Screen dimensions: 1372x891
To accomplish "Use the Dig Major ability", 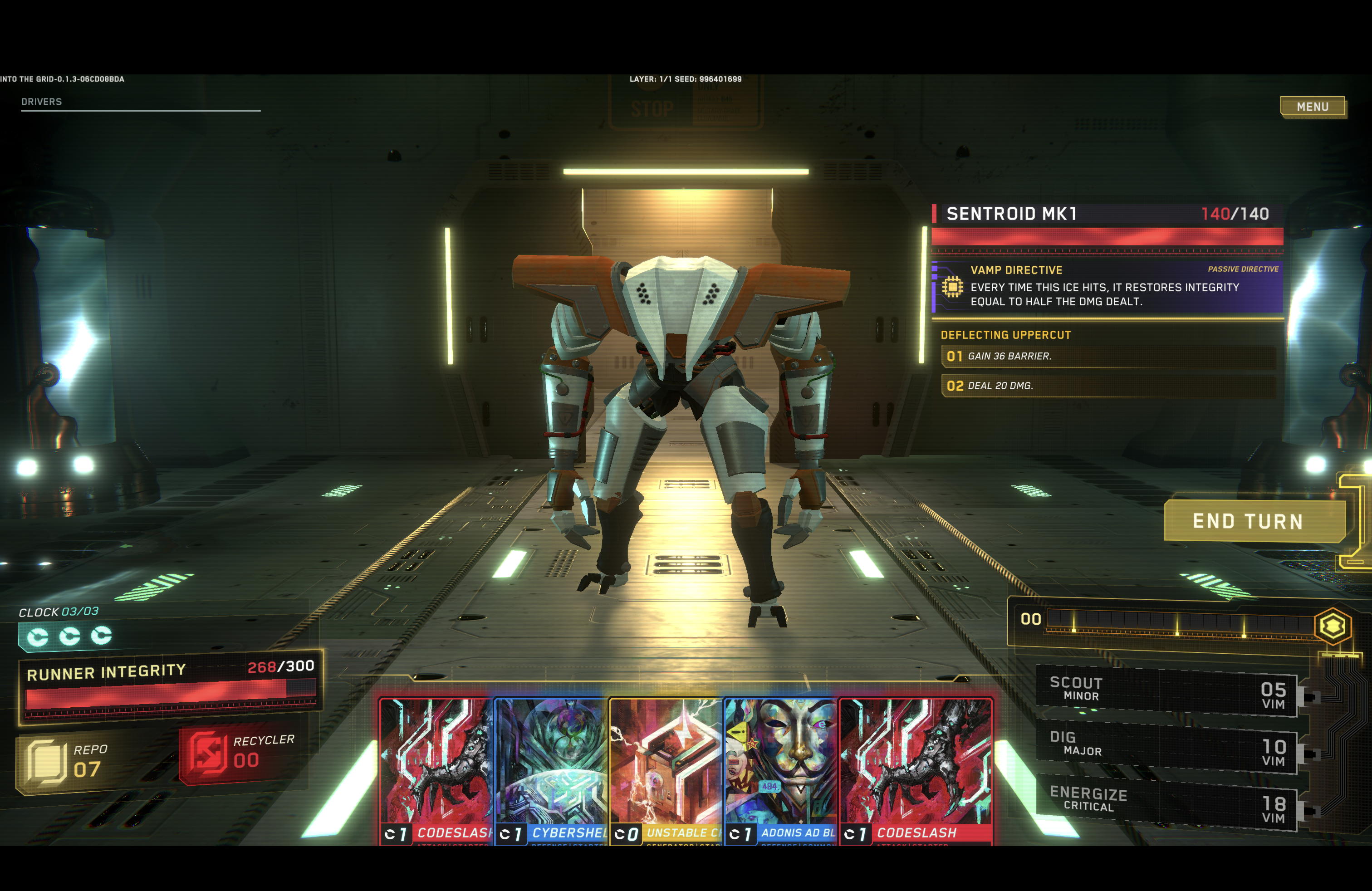I will (1166, 746).
